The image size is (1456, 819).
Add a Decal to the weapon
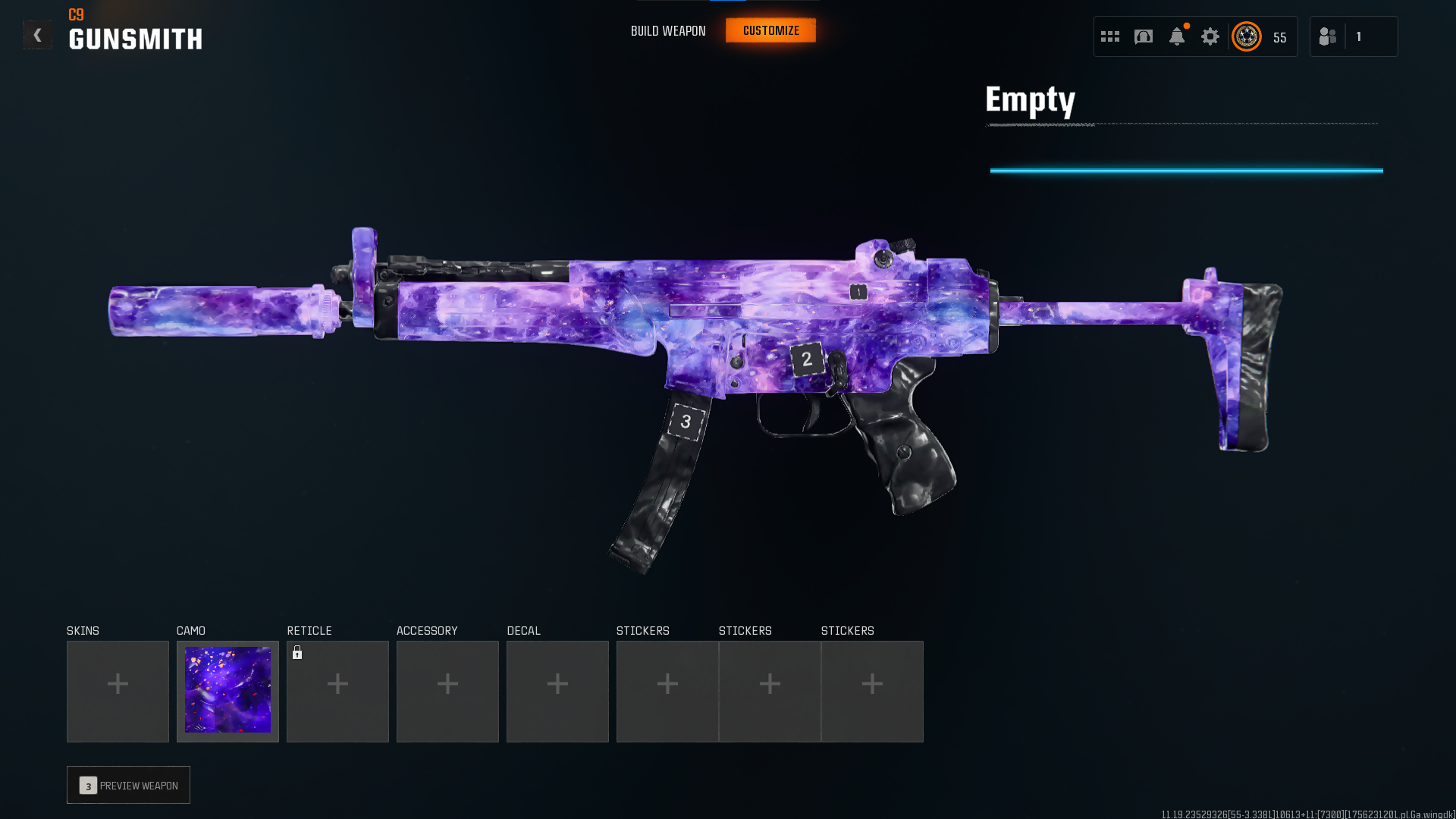point(557,691)
